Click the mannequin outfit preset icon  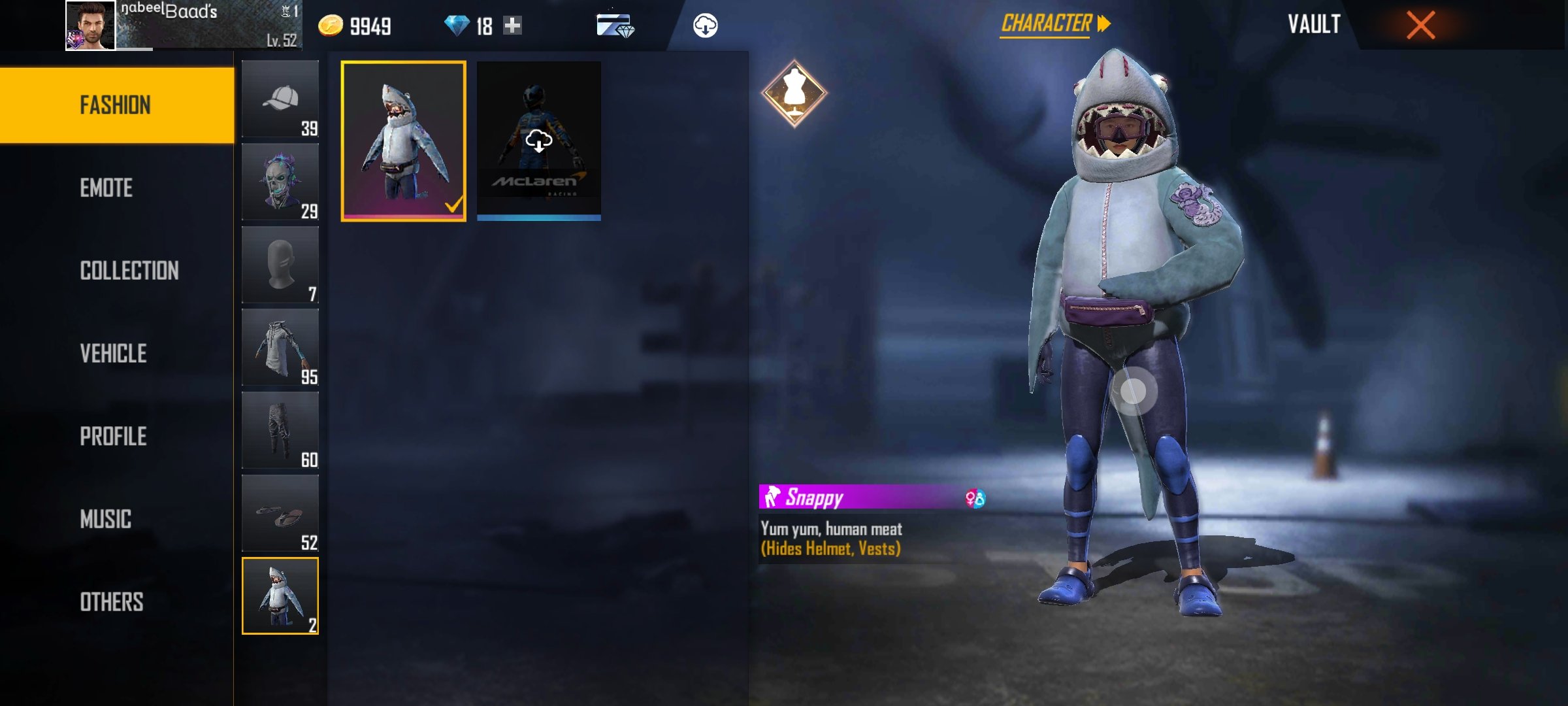click(x=794, y=93)
